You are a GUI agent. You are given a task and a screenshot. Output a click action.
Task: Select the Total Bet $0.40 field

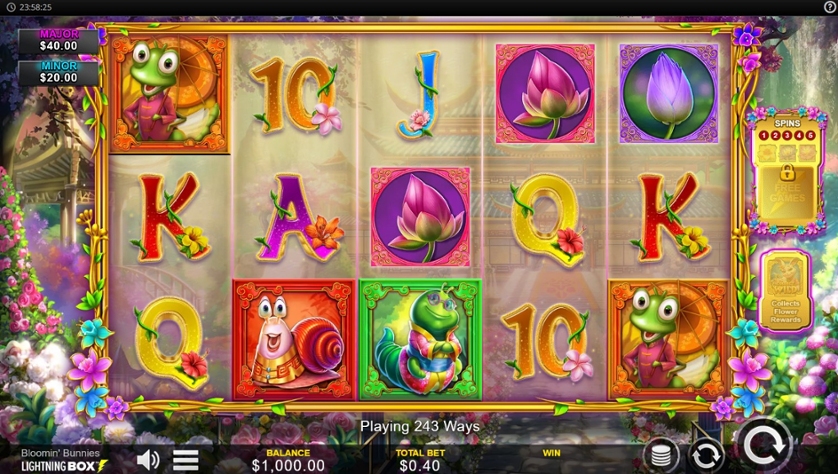[420, 459]
